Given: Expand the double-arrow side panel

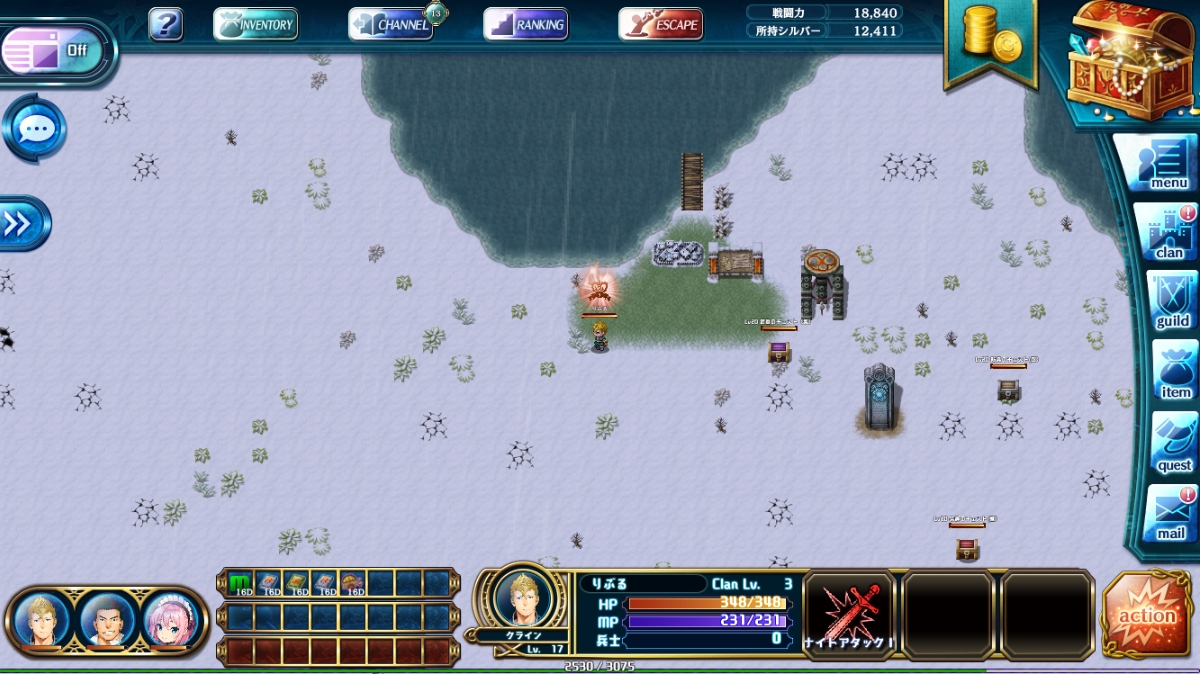Looking at the screenshot, I should click(x=20, y=224).
